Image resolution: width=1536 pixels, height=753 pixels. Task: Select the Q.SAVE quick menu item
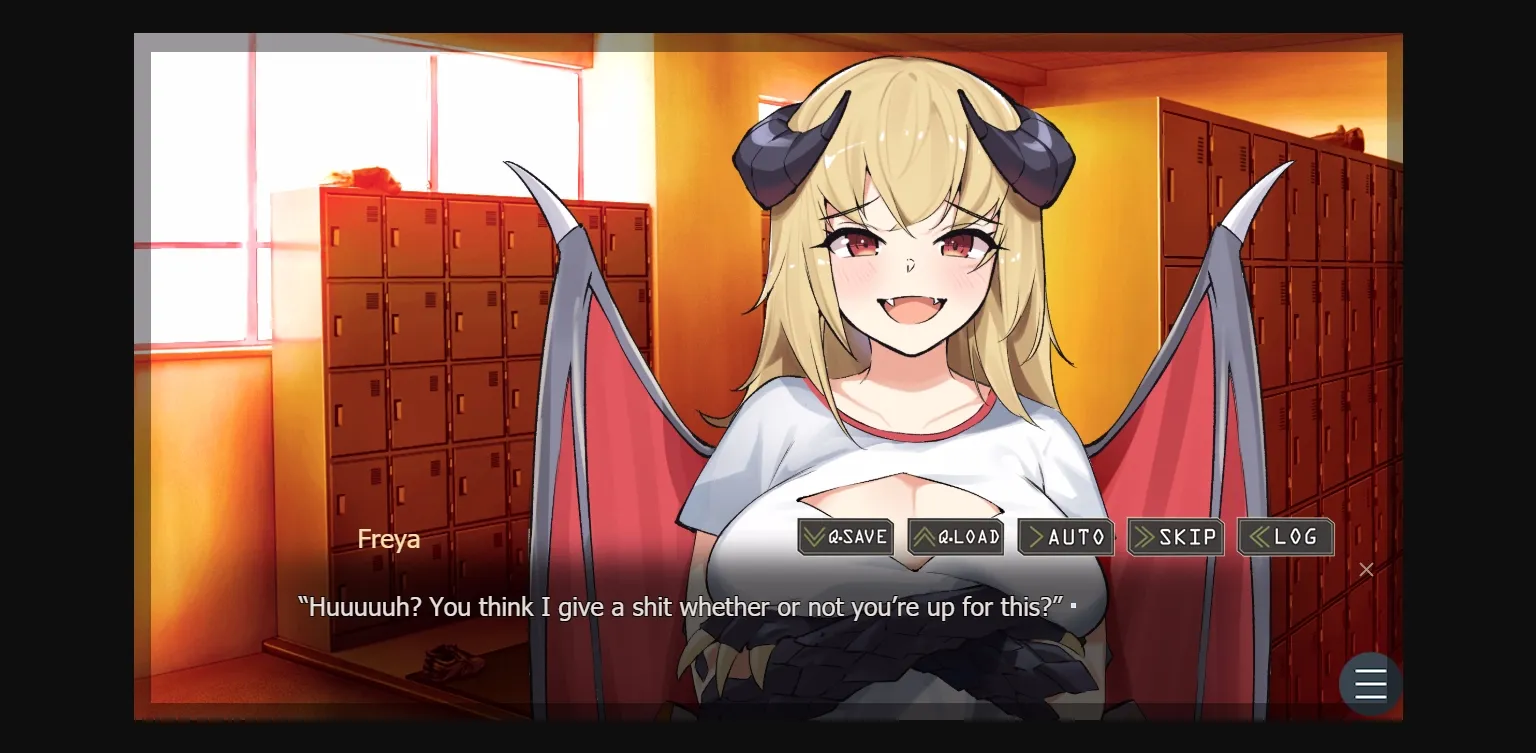click(845, 537)
